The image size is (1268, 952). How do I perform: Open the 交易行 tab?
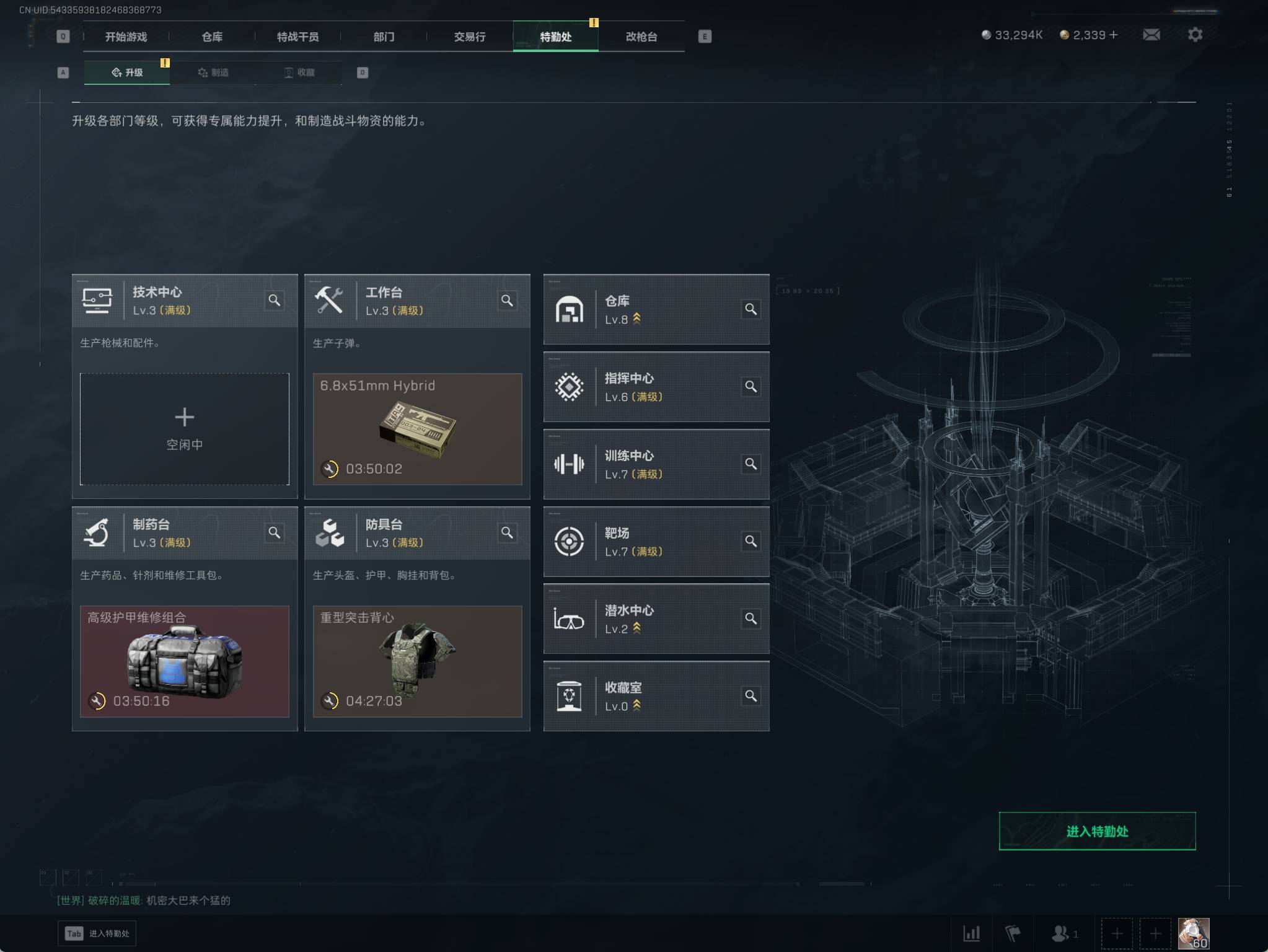click(x=470, y=37)
